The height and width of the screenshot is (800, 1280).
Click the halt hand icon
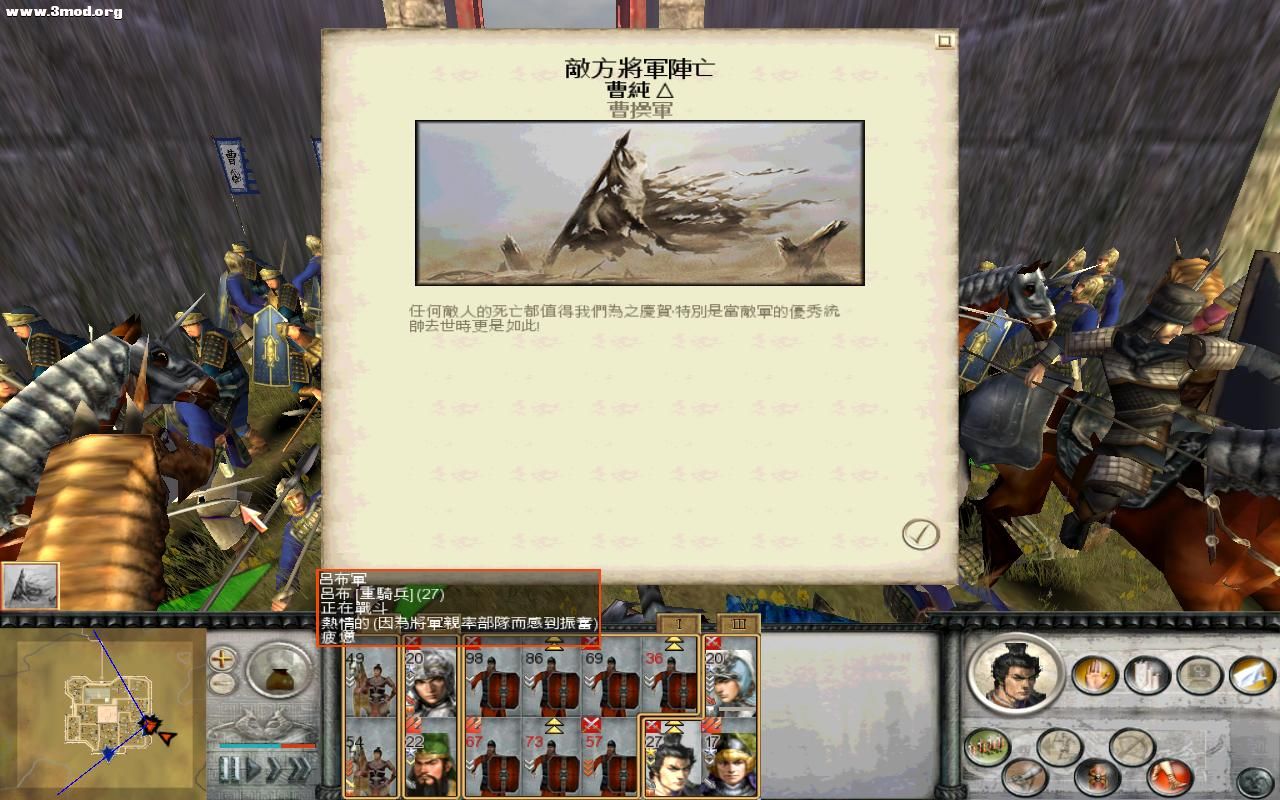pyautogui.click(x=1093, y=675)
